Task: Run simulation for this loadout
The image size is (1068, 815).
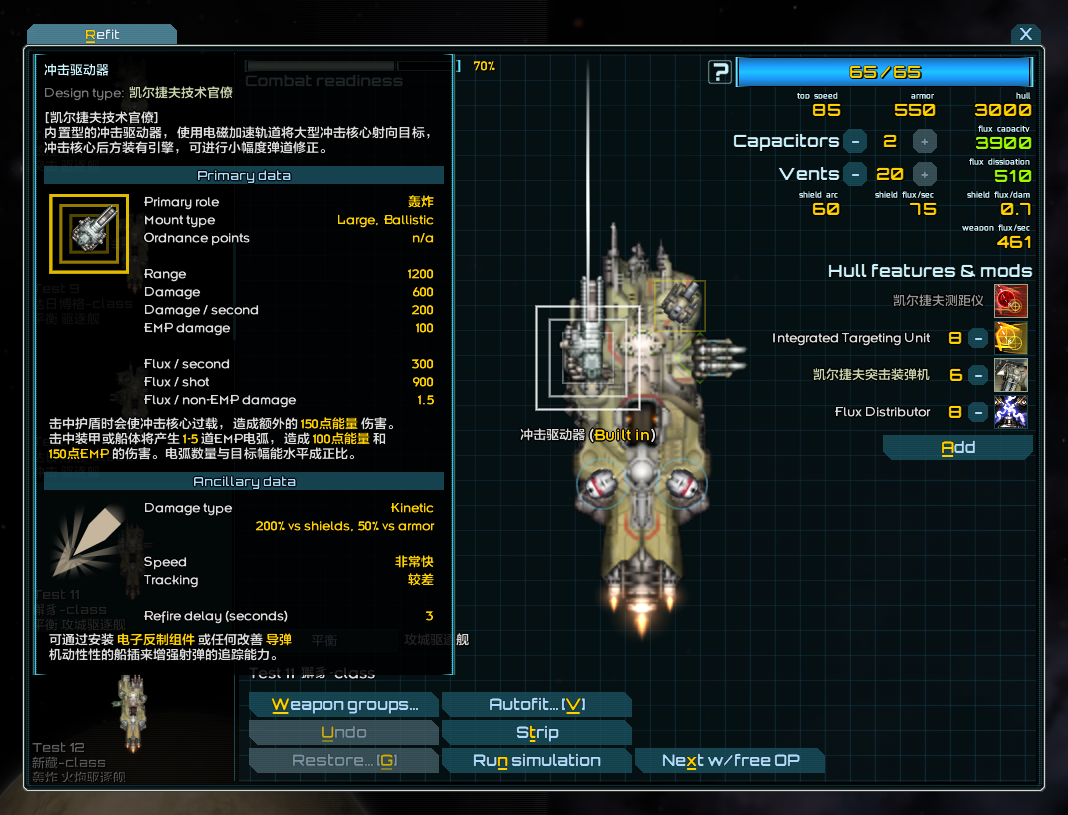Action: pyautogui.click(x=536, y=761)
